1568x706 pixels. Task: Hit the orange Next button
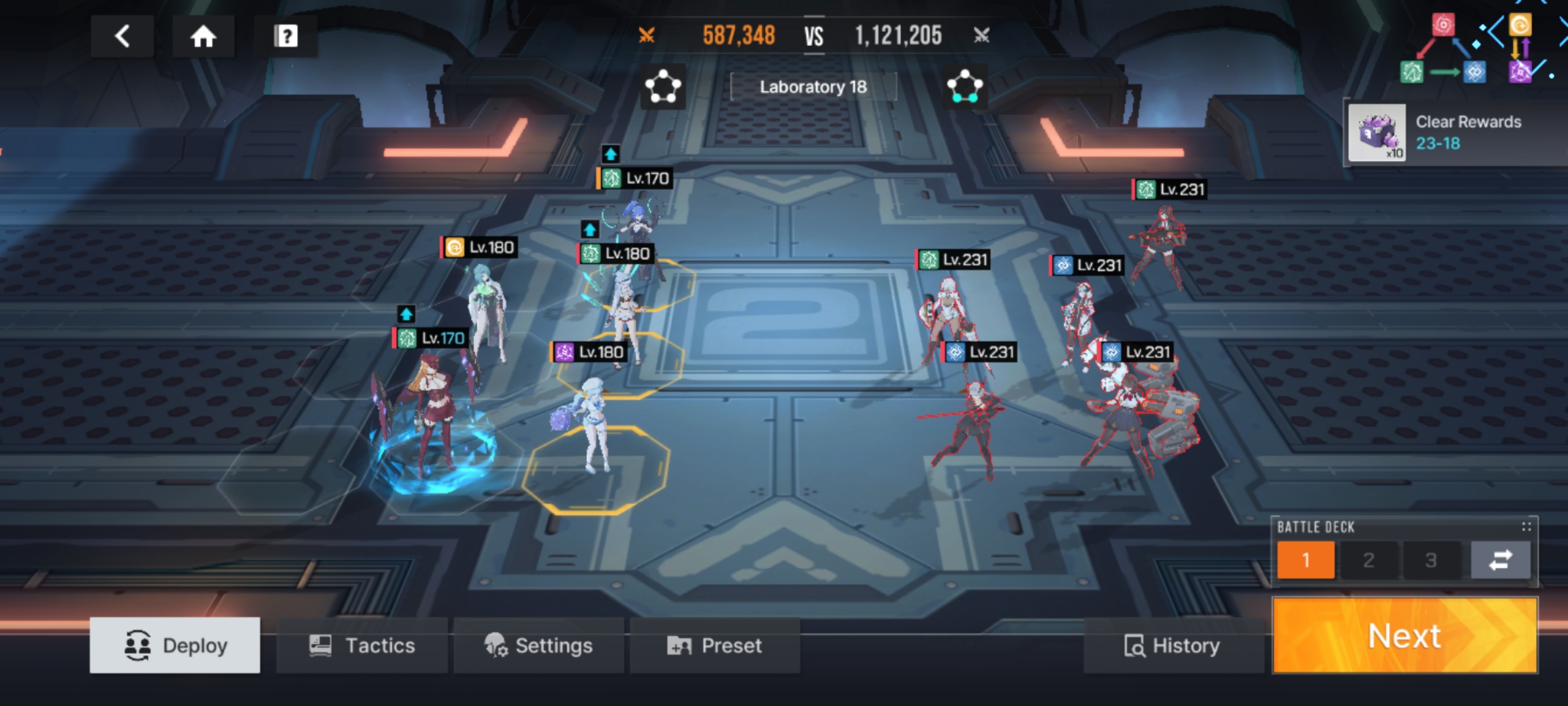pos(1405,635)
